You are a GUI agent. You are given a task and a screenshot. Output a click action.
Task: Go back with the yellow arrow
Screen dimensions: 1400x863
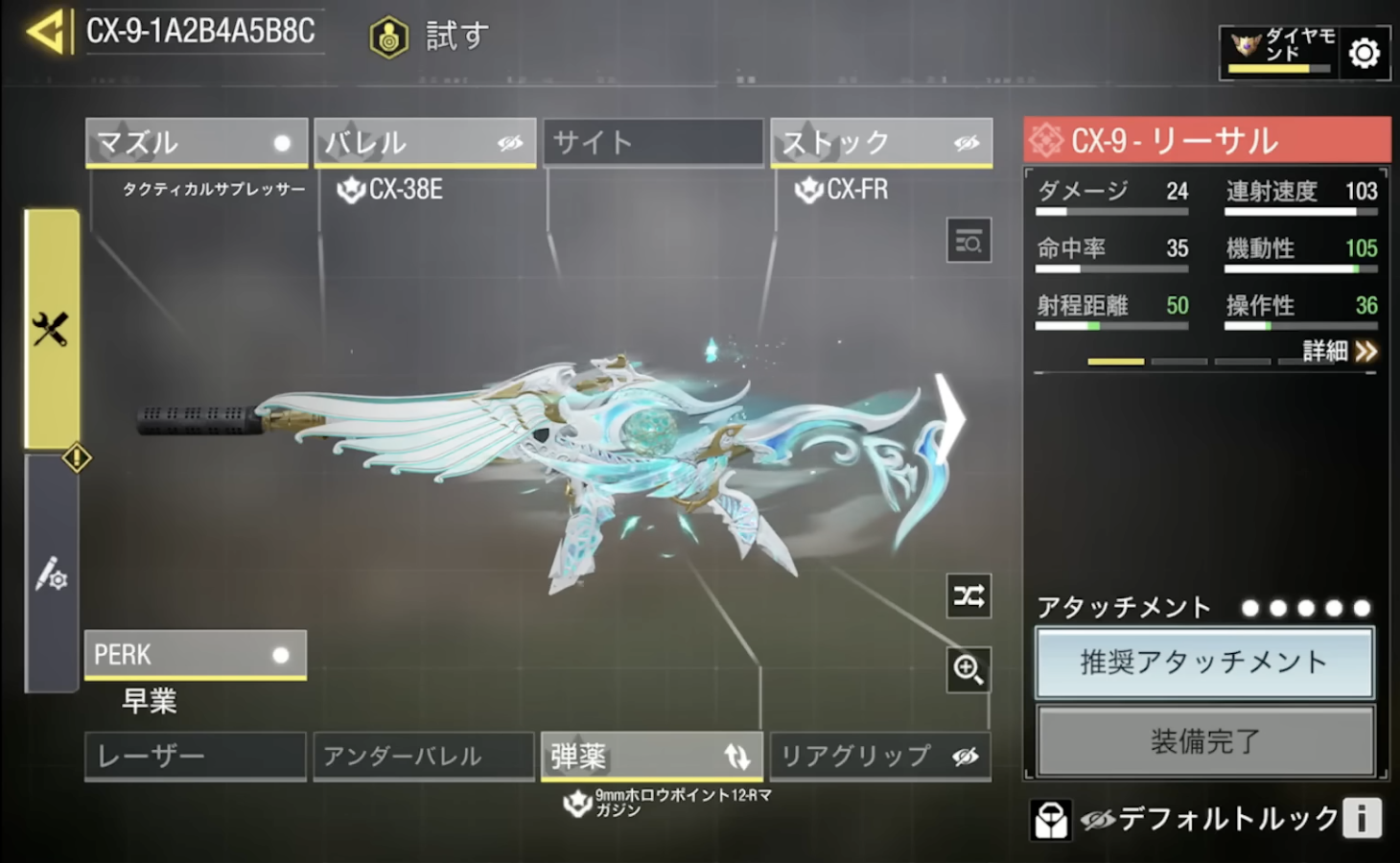(46, 32)
